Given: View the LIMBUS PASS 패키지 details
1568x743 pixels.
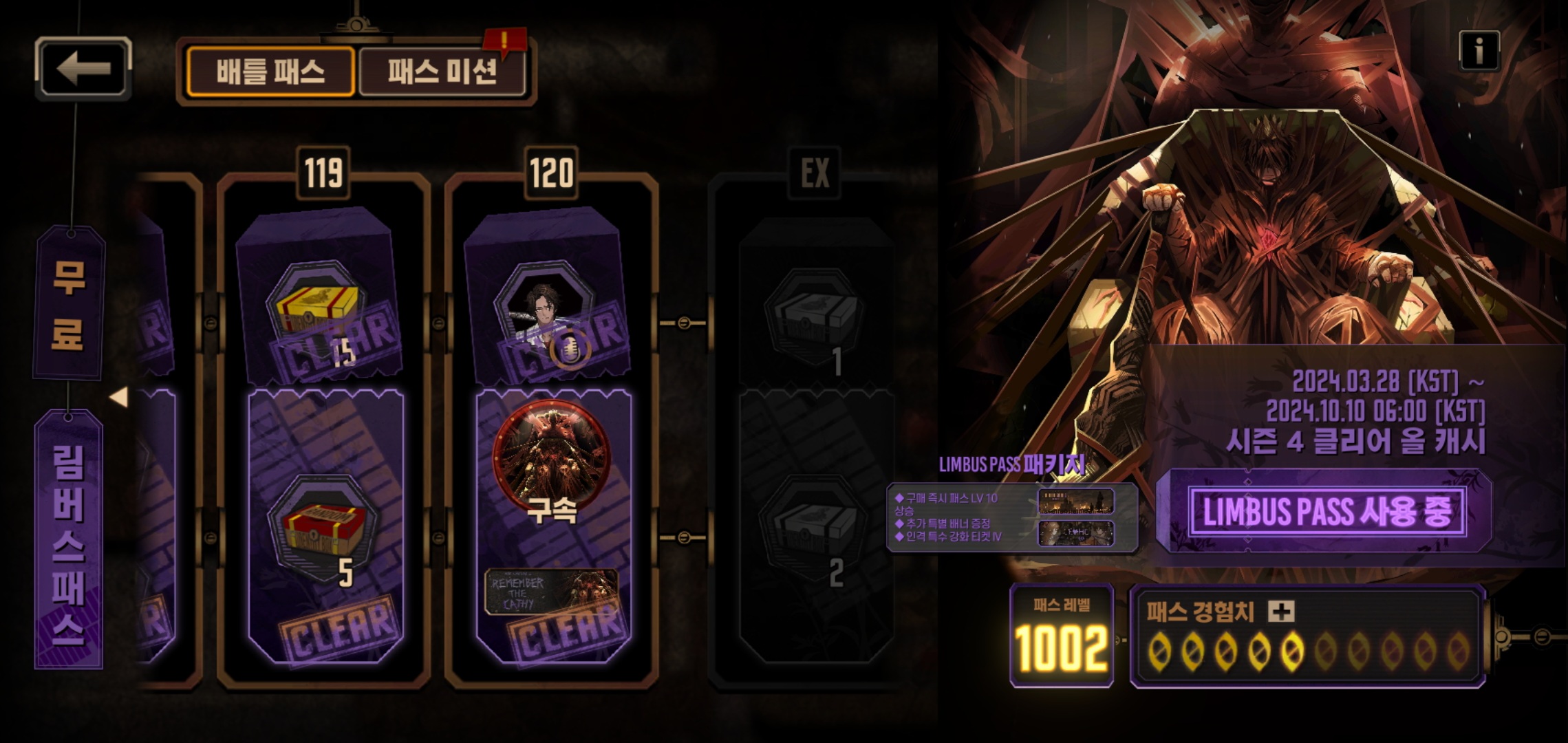Looking at the screenshot, I should (1011, 517).
